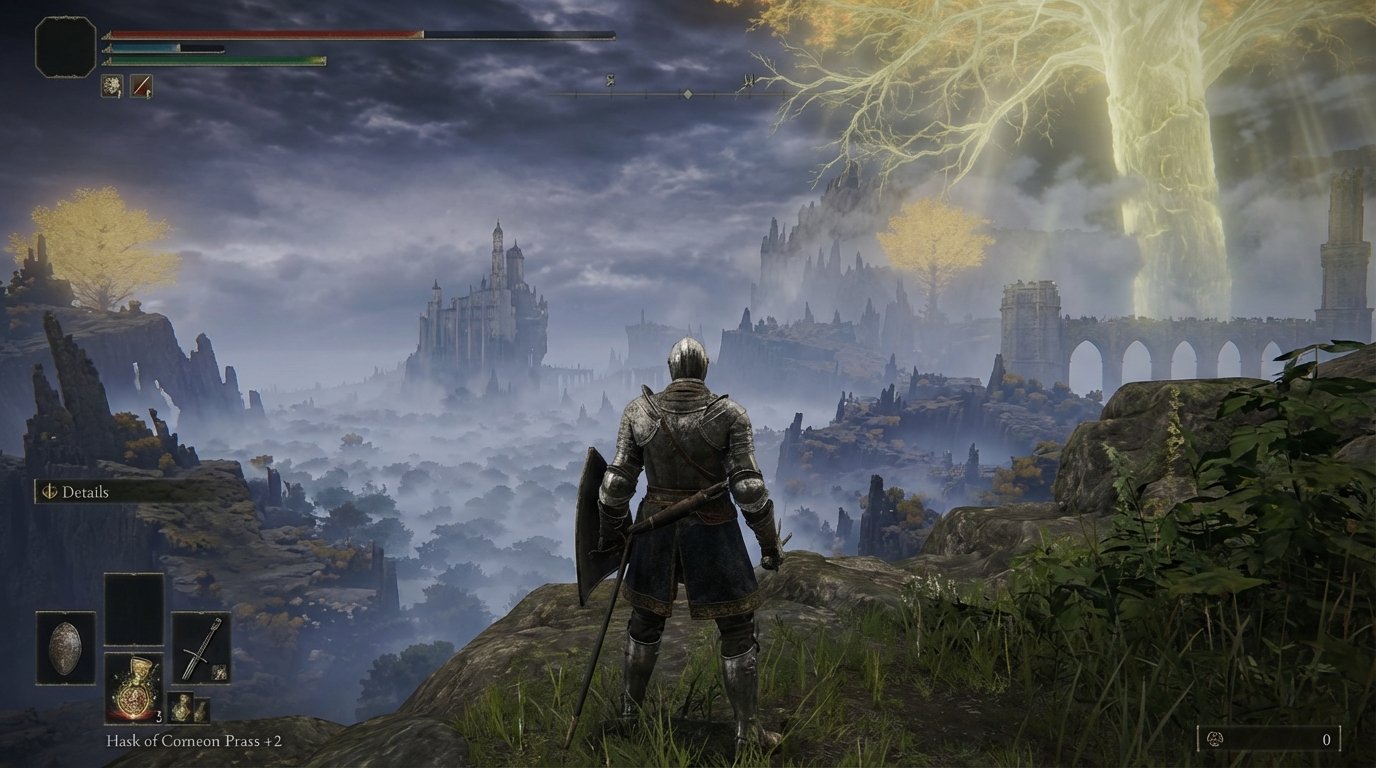Select the twin-prong marker on the compass bar
The height and width of the screenshot is (768, 1376).
click(749, 80)
